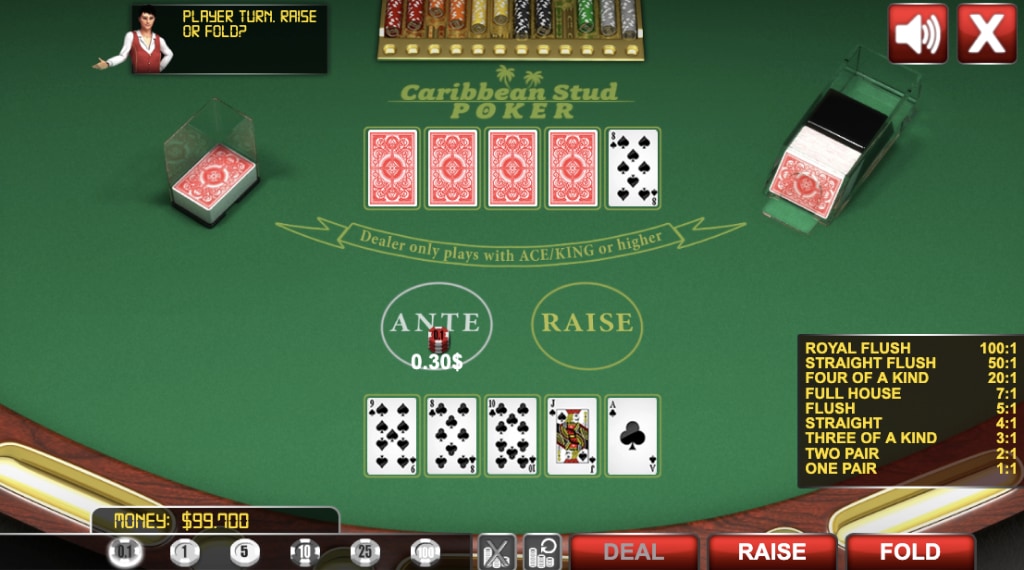
Task: Close the game with the X button
Action: (x=986, y=34)
